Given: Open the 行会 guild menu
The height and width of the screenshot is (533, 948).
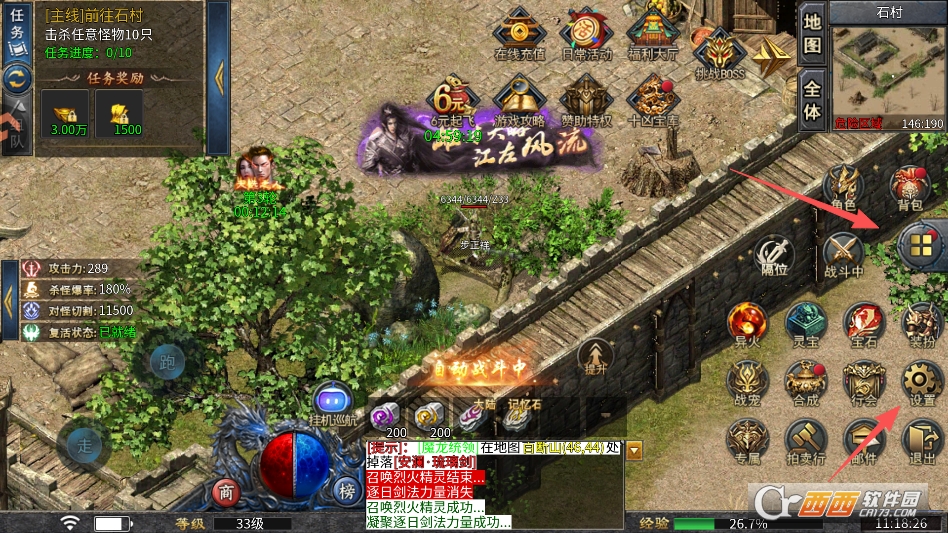Looking at the screenshot, I should pos(863,381).
